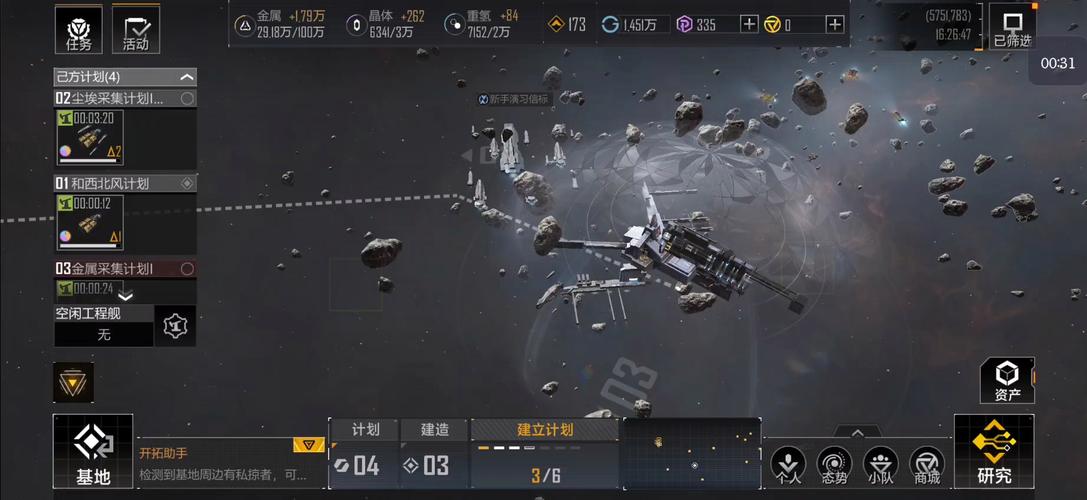
Task: Open the 个人 personal menu
Action: pos(789,465)
